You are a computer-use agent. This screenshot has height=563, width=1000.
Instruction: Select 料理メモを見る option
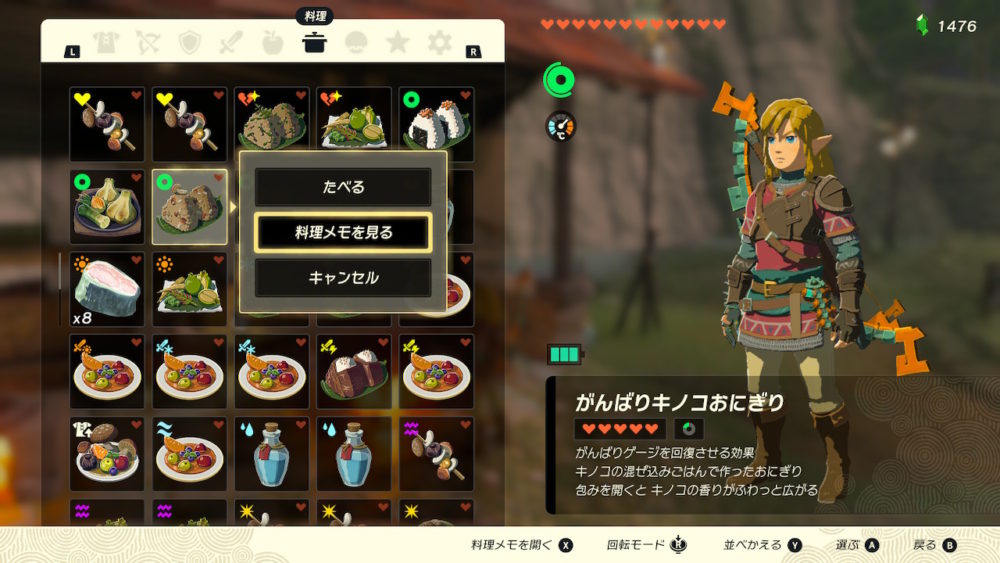click(x=342, y=232)
